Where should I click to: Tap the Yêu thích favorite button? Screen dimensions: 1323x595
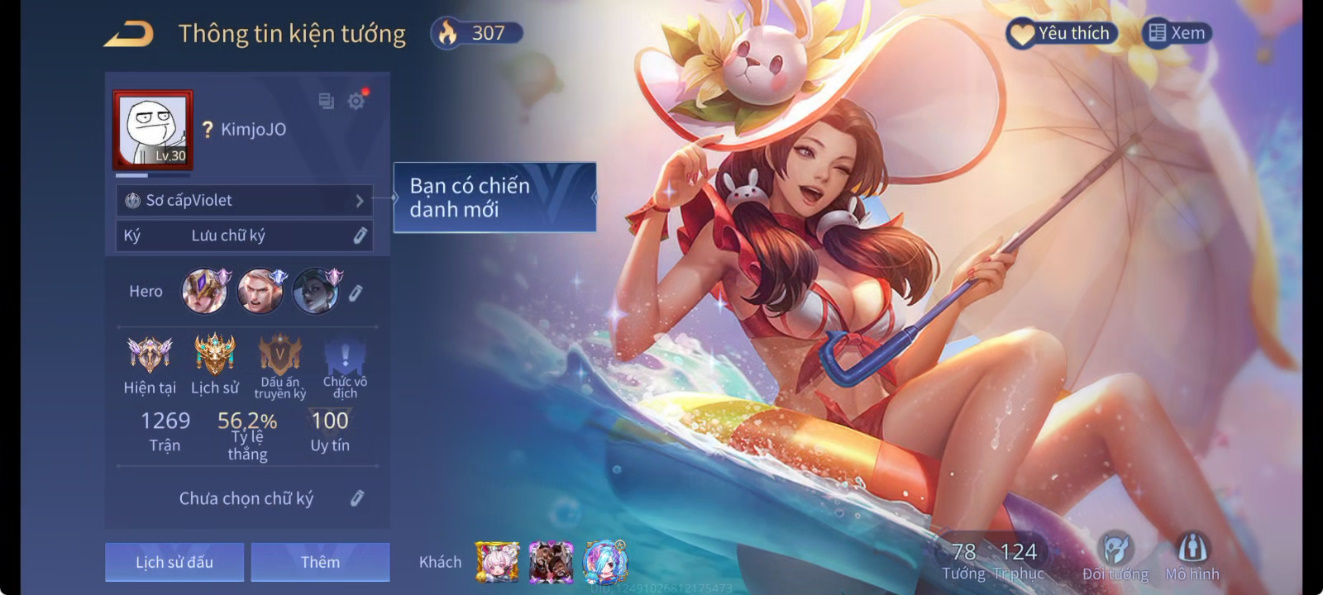tap(1062, 33)
